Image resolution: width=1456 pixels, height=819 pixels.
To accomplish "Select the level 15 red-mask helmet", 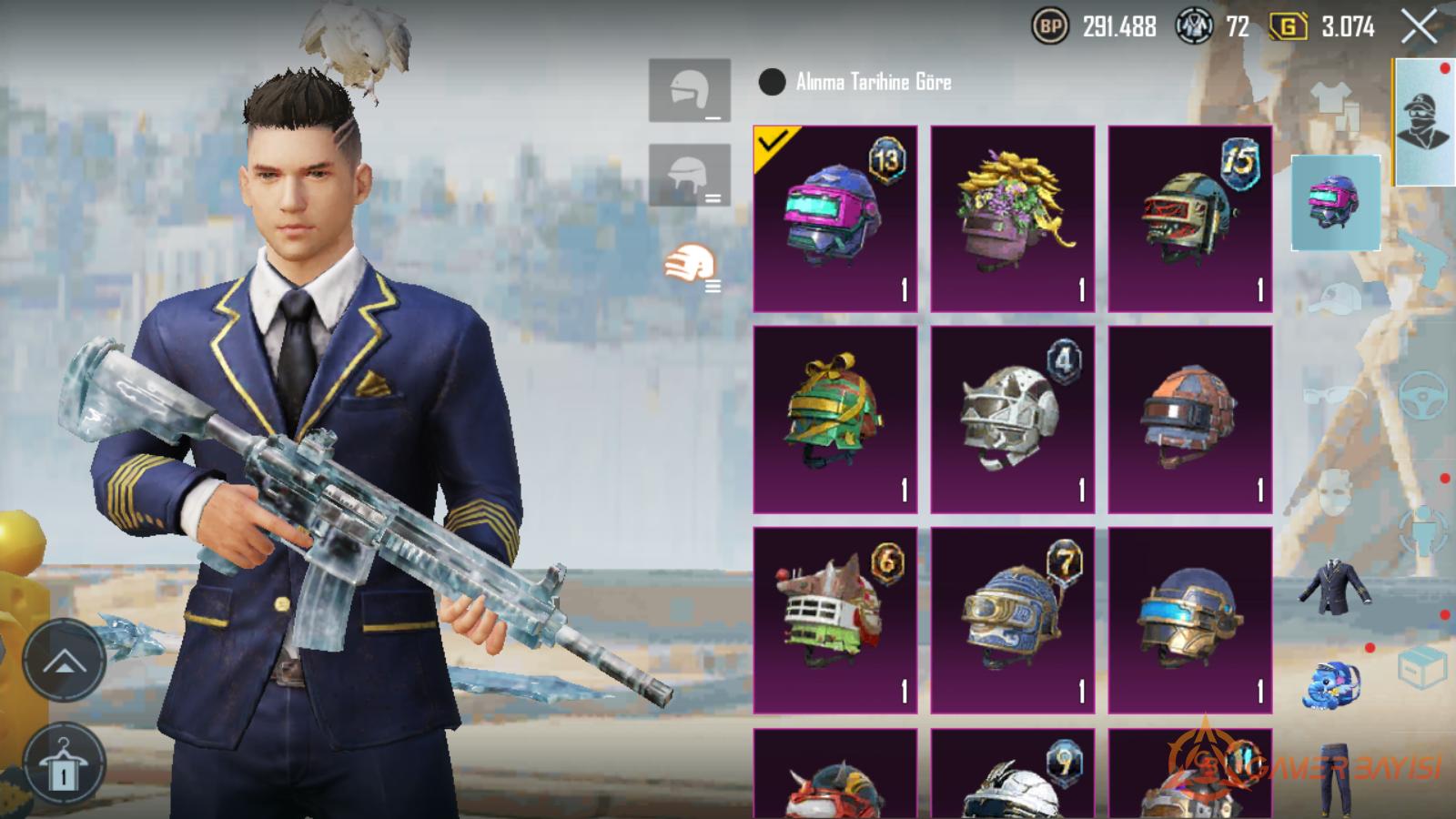I will (1189, 219).
